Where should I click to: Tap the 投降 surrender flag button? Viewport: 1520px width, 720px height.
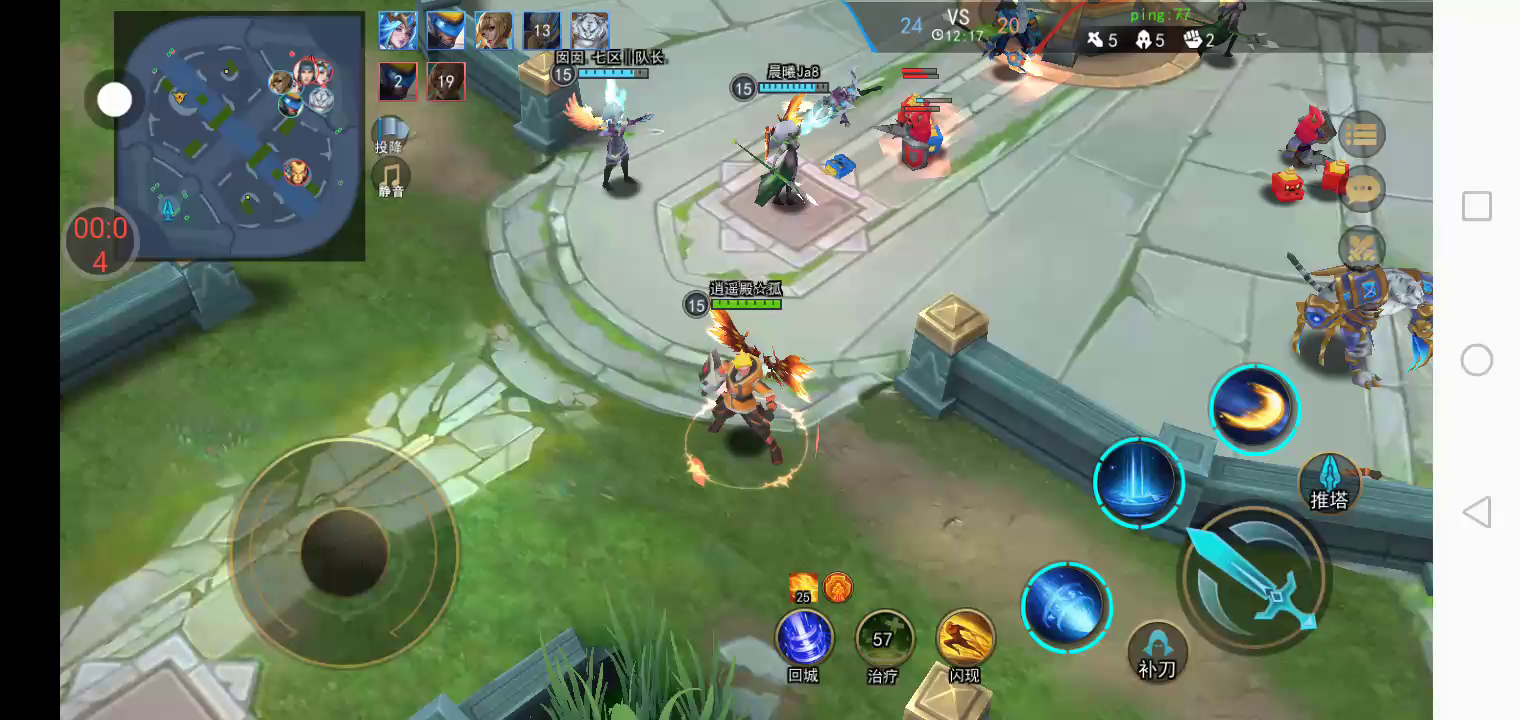click(391, 132)
